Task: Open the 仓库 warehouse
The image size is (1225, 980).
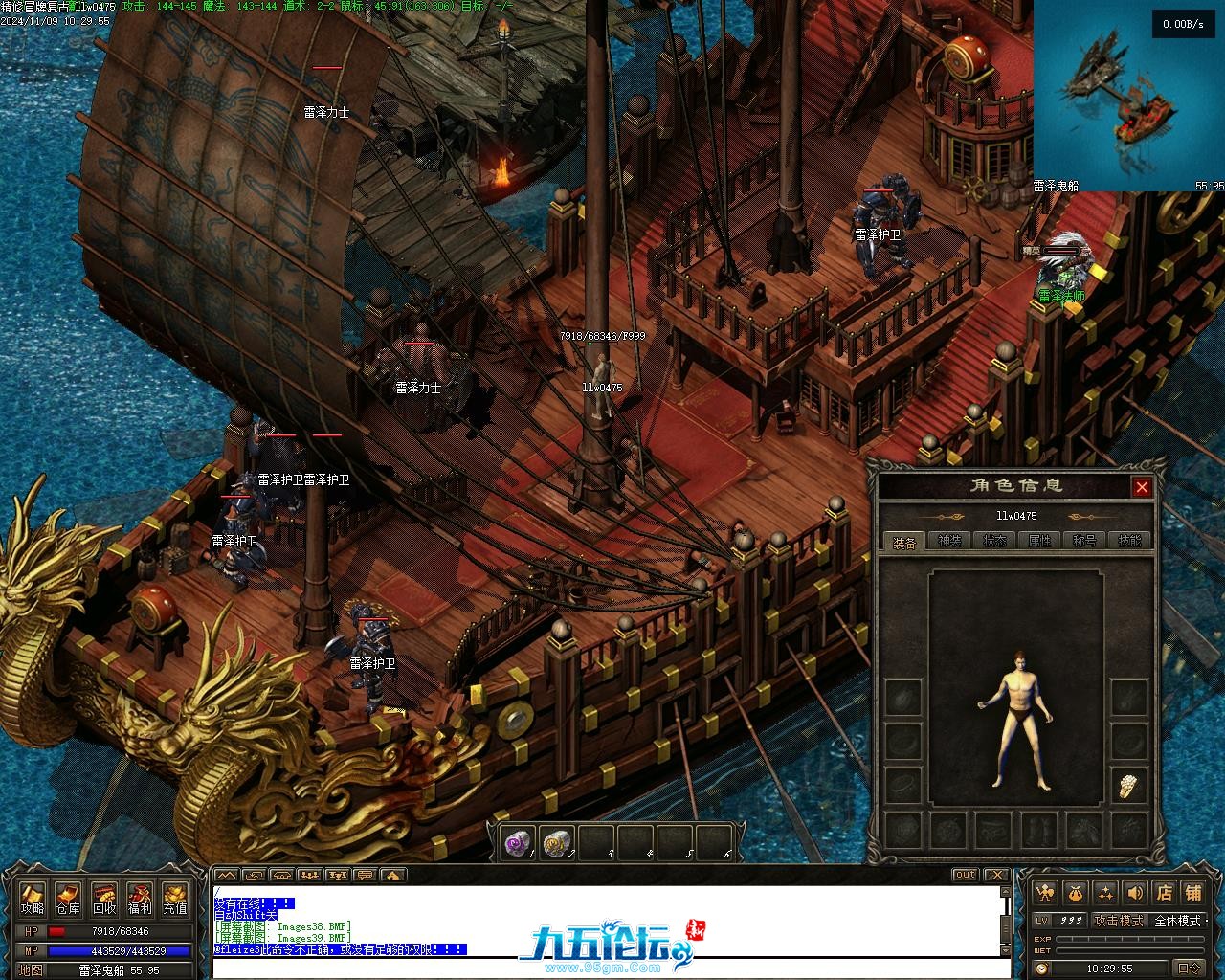Action: (68, 899)
